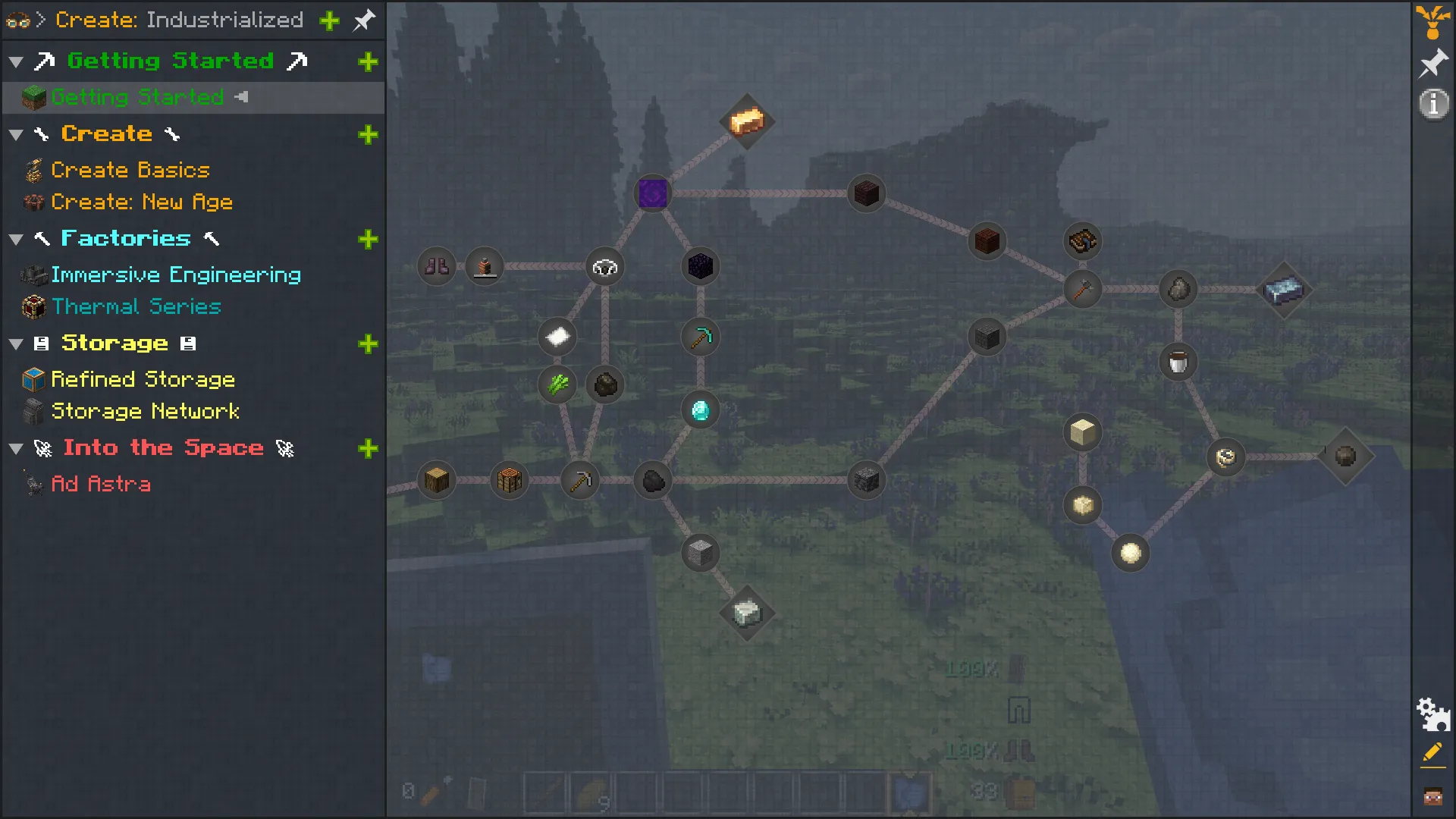Viewport: 1456px width, 819px height.
Task: Select the wooden pickaxe quest icon
Action: [580, 479]
